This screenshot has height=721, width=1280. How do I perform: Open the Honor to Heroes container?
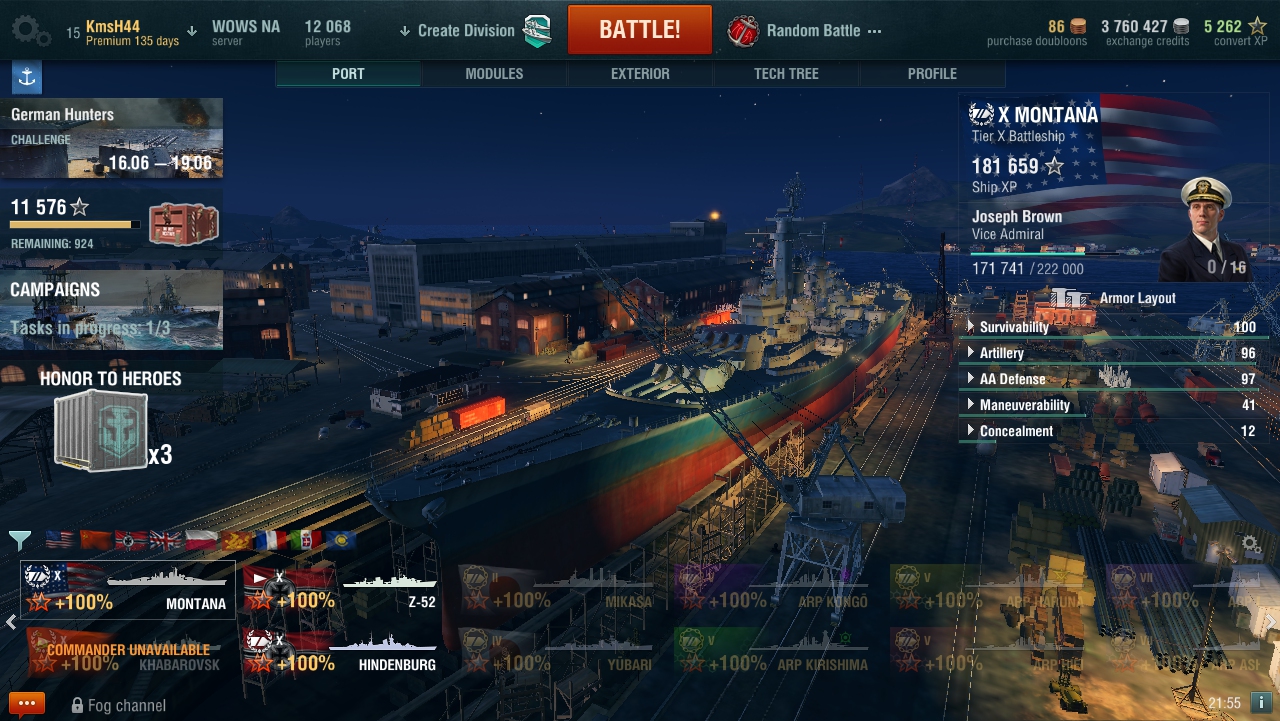click(101, 431)
